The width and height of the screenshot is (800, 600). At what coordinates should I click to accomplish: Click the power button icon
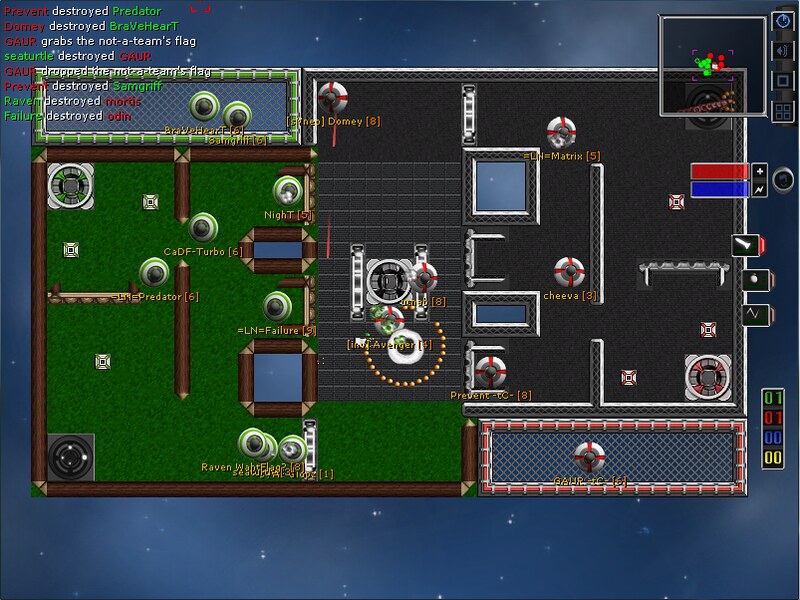click(783, 22)
